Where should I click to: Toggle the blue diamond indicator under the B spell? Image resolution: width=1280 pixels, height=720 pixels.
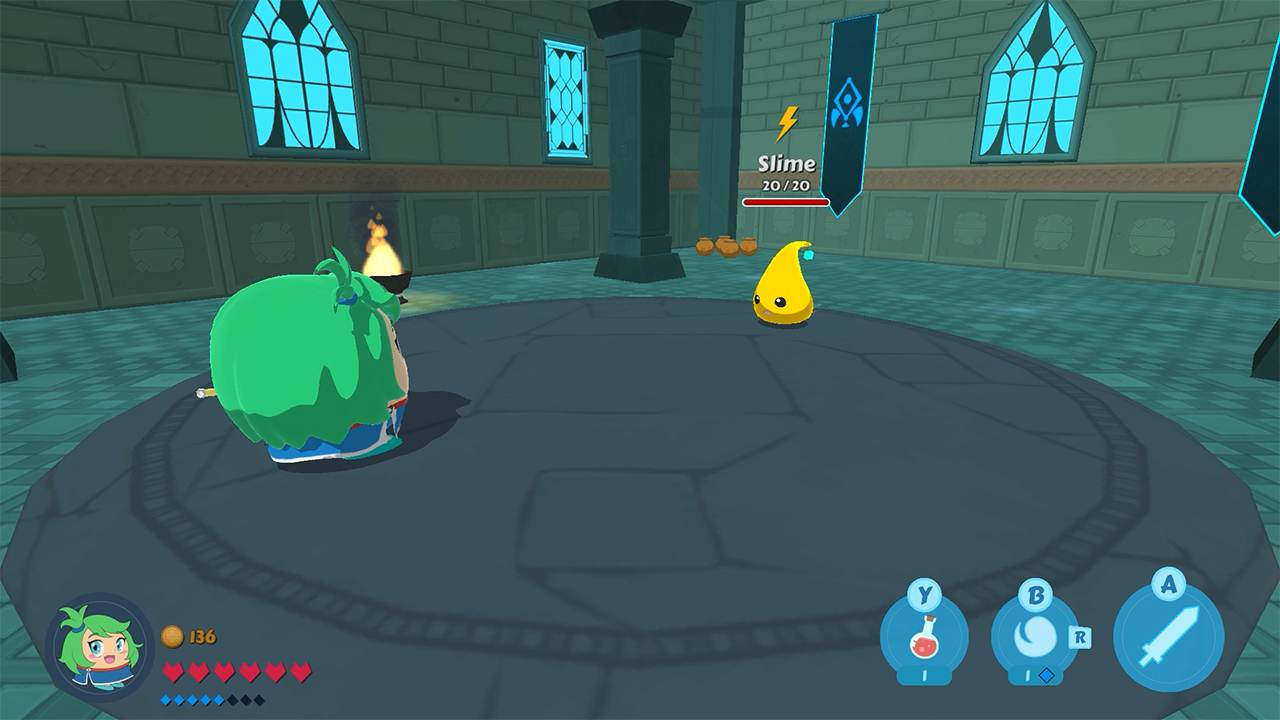point(1047,675)
